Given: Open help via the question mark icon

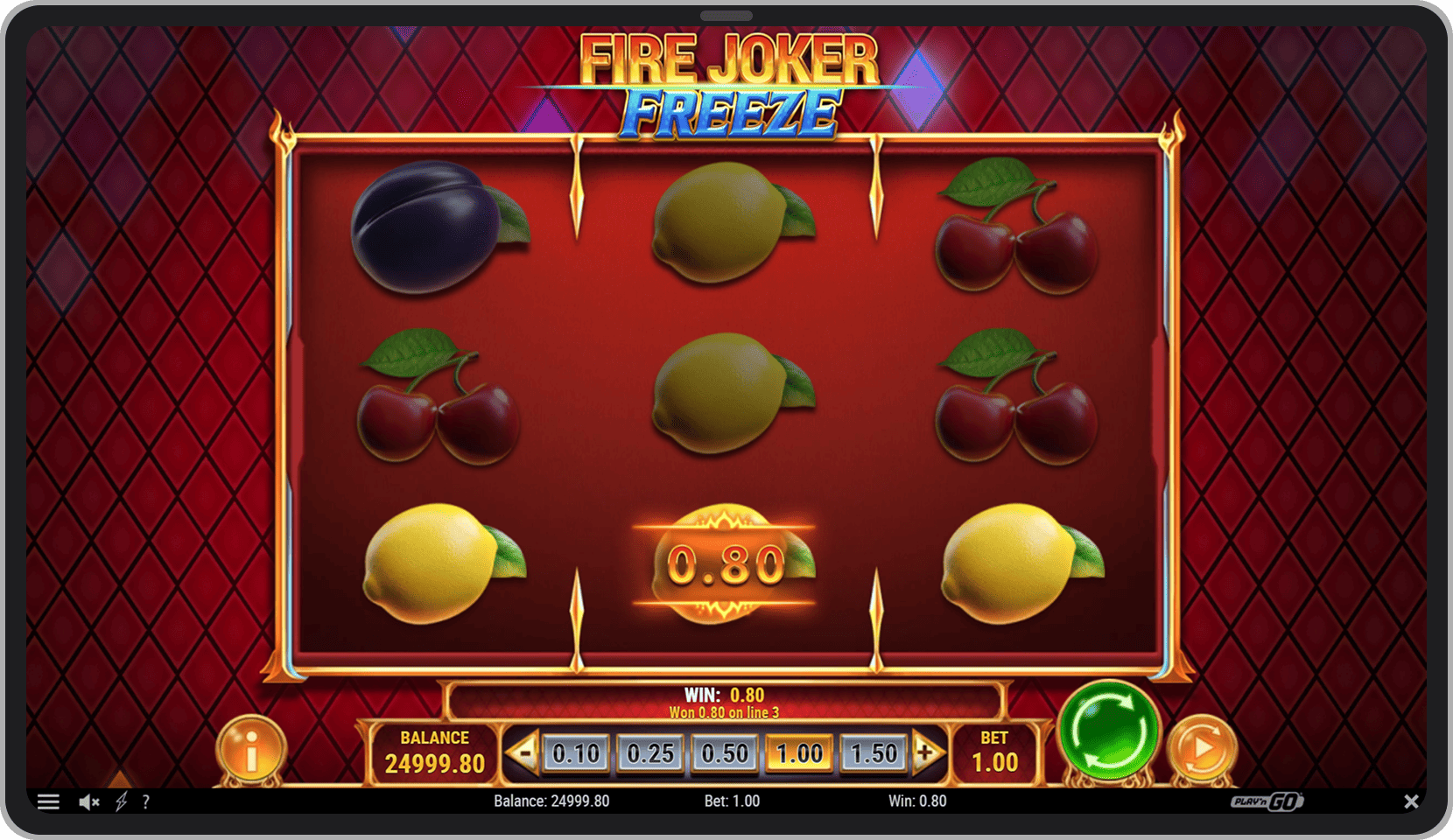Looking at the screenshot, I should point(145,801).
